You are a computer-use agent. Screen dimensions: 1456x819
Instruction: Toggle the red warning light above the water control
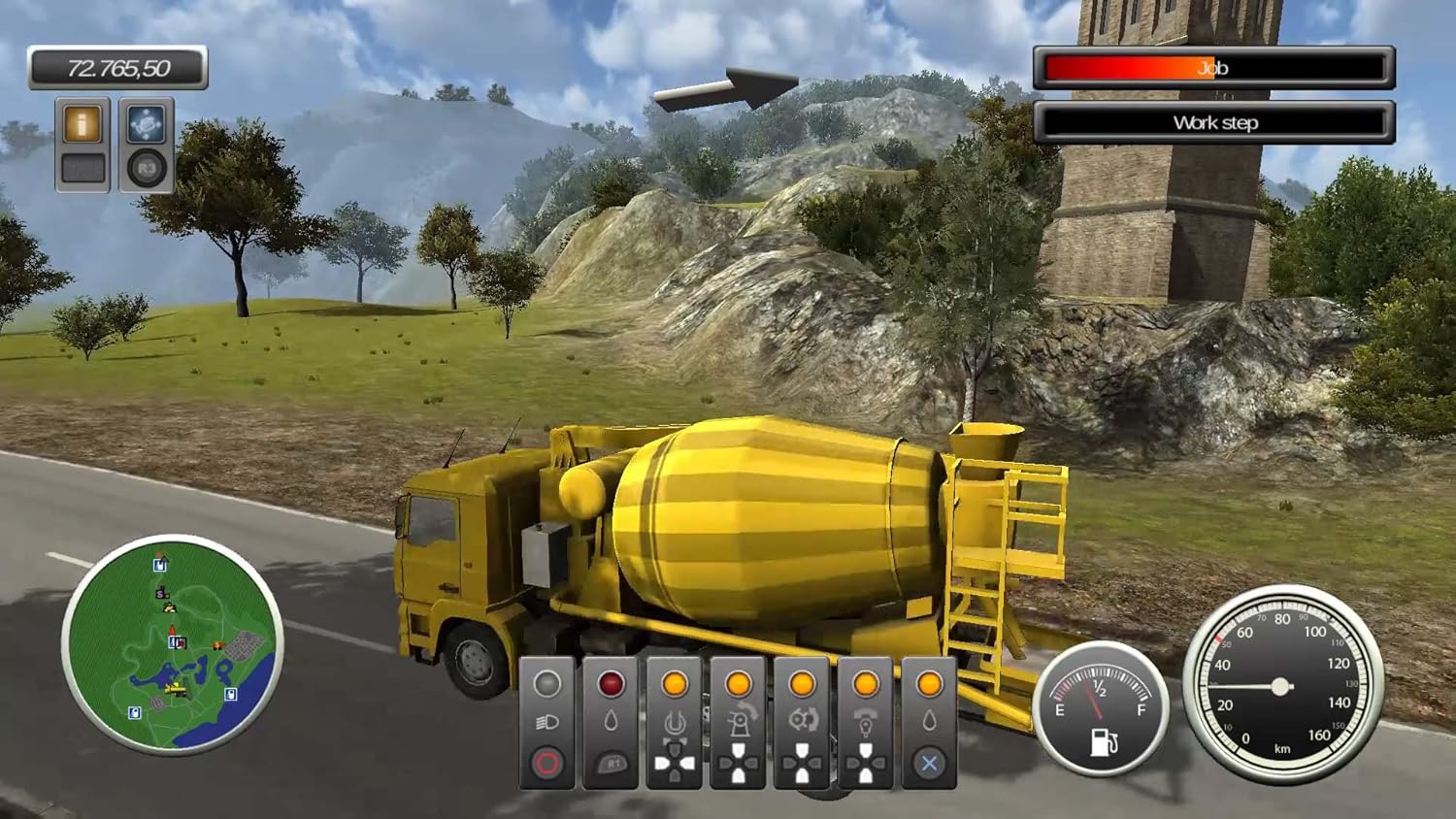pos(611,682)
